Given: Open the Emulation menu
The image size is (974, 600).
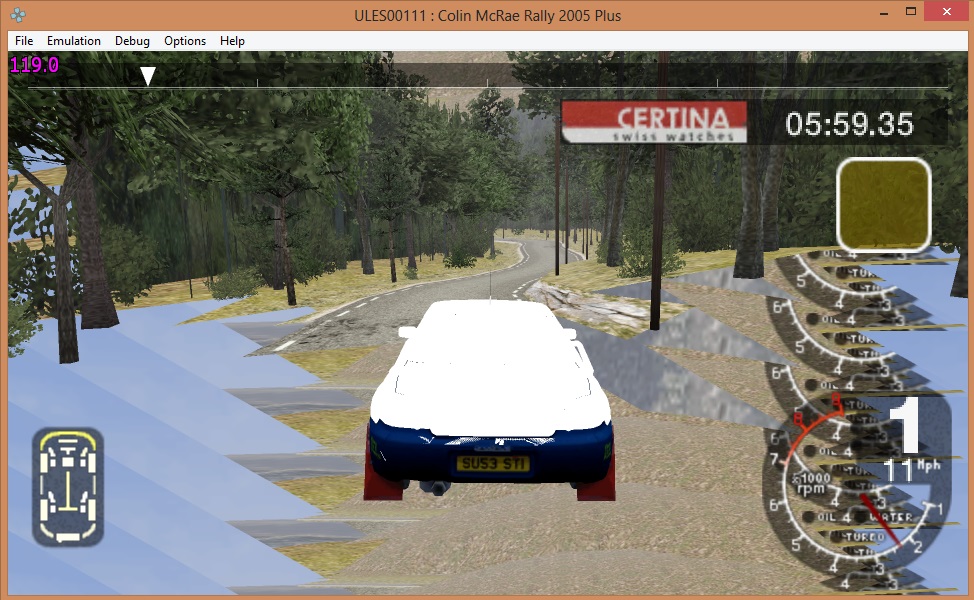Looking at the screenshot, I should (x=74, y=41).
